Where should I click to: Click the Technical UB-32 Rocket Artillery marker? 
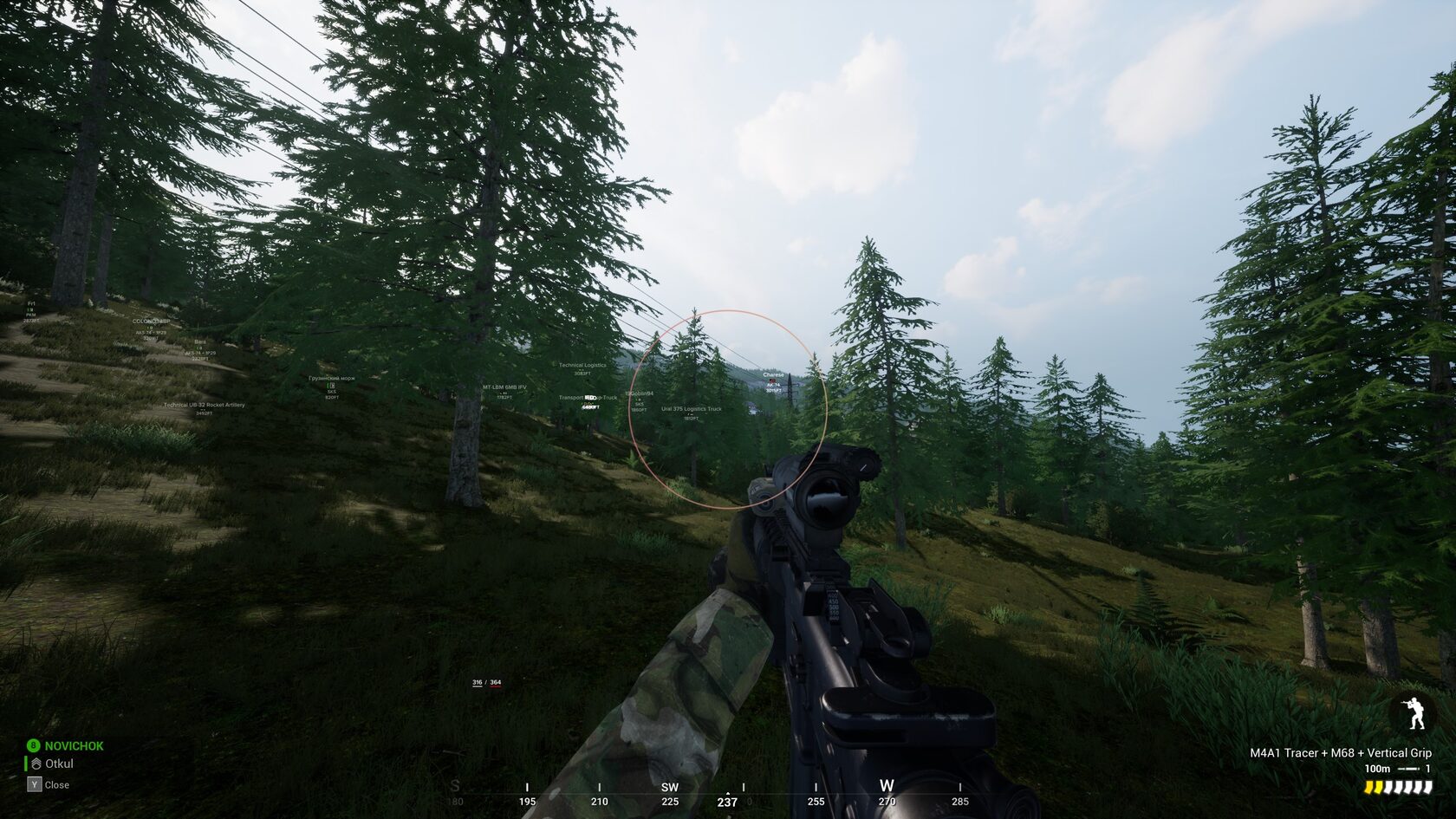[205, 405]
